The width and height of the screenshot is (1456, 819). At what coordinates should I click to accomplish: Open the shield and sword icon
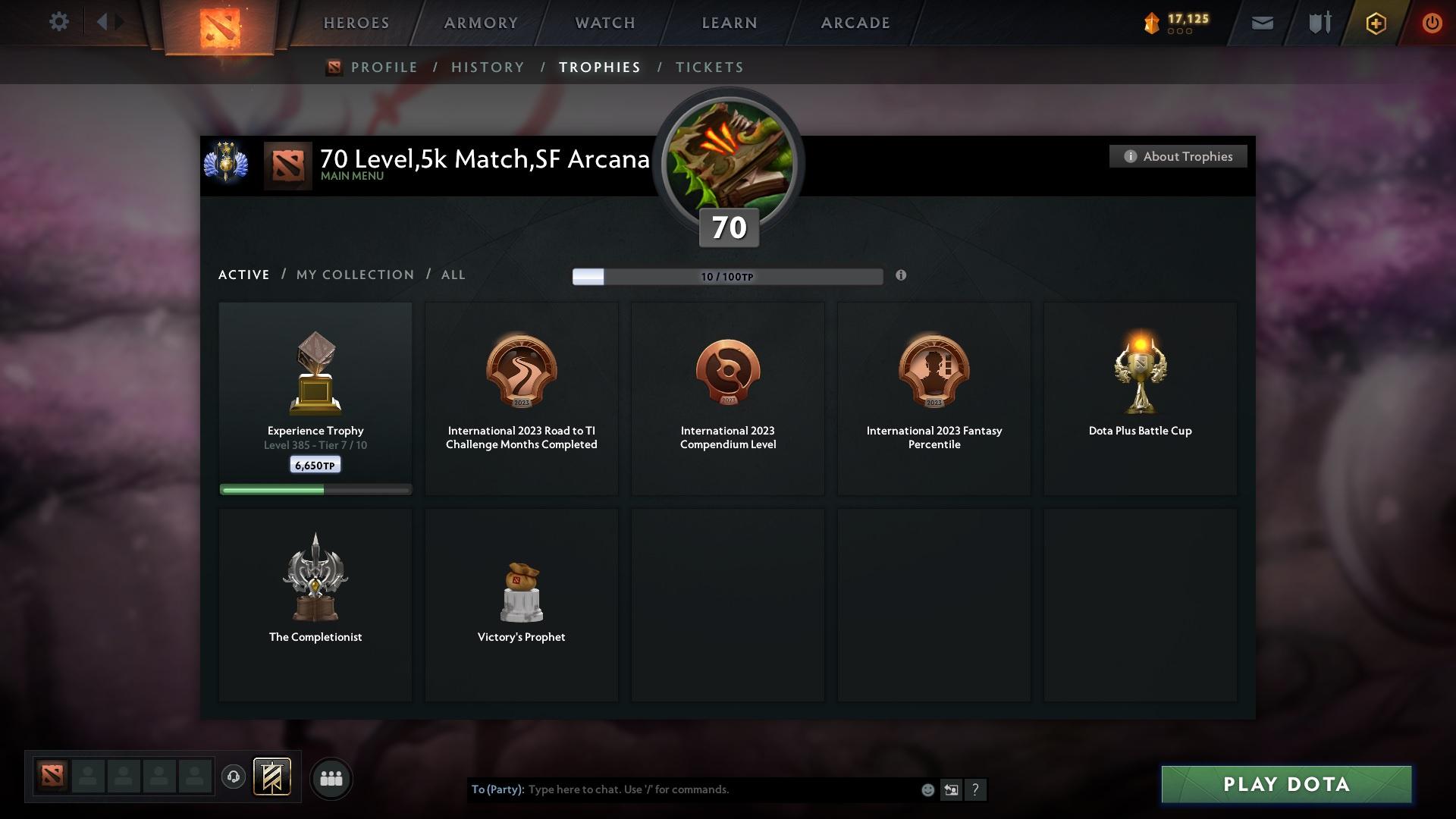coord(1319,23)
